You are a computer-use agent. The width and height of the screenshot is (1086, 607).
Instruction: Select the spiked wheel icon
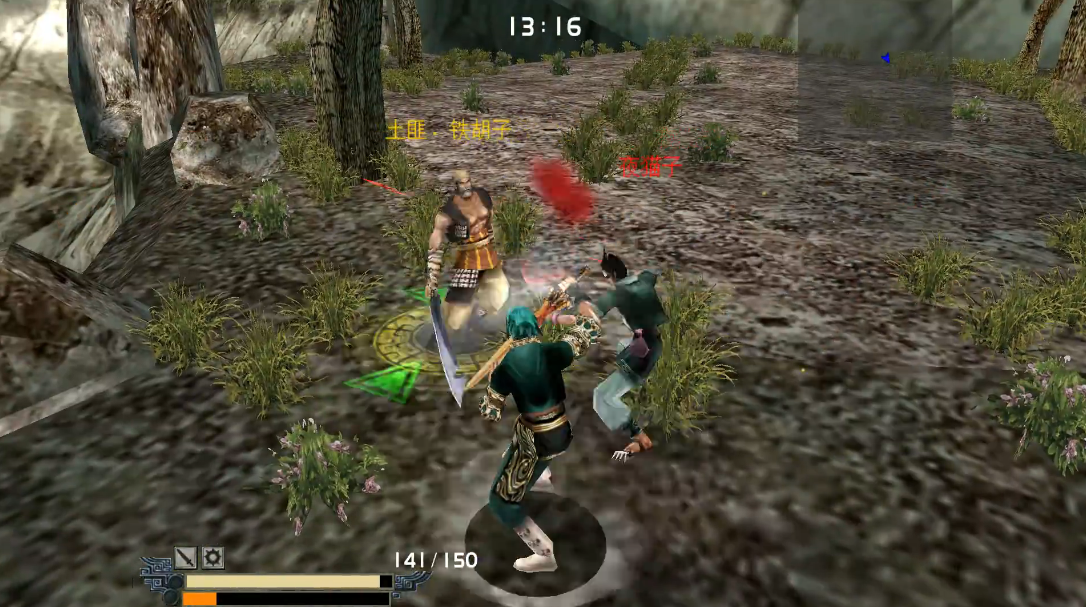(x=213, y=558)
